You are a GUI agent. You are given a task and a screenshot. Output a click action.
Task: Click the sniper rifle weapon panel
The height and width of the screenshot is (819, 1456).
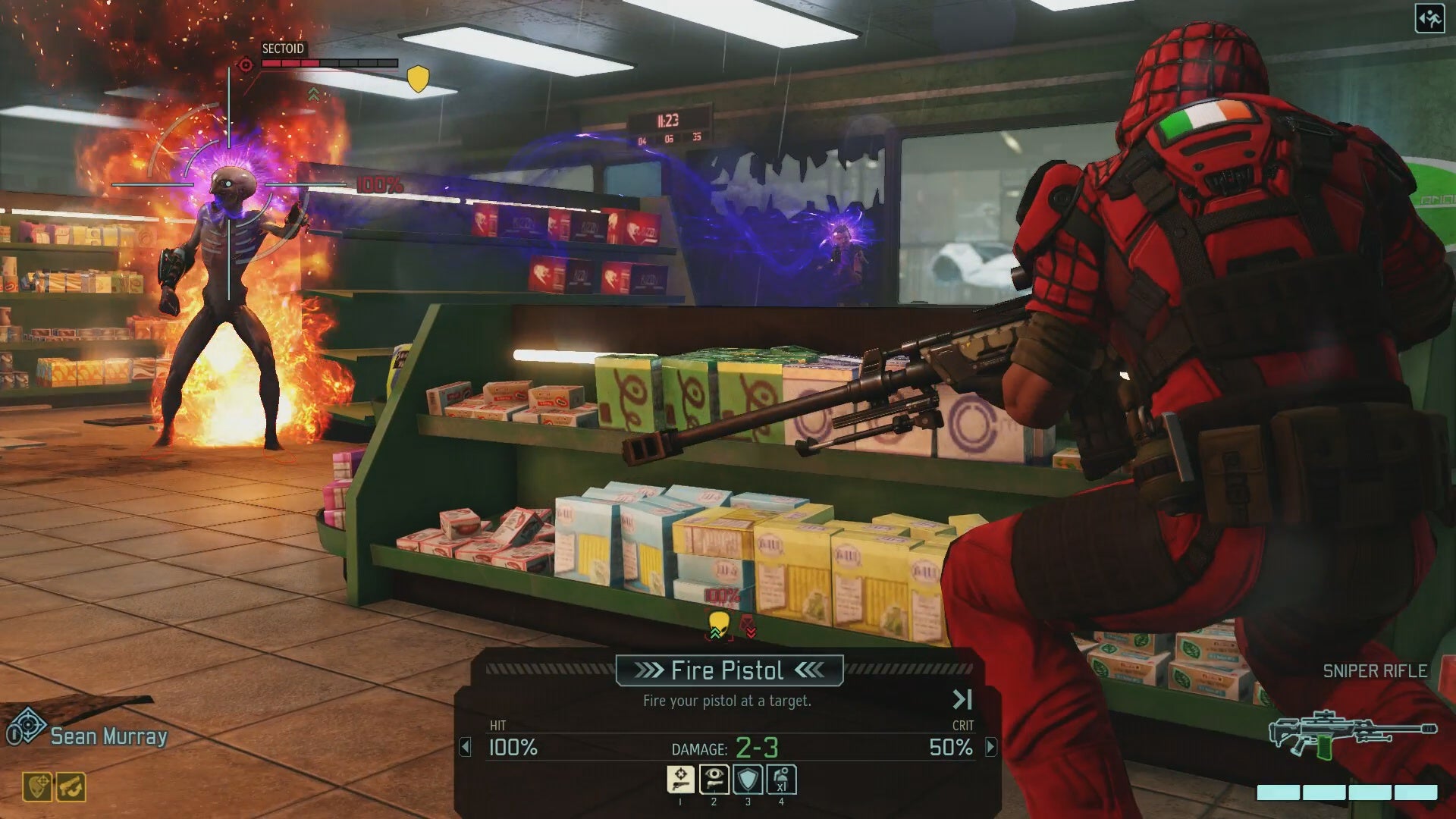click(x=1353, y=733)
